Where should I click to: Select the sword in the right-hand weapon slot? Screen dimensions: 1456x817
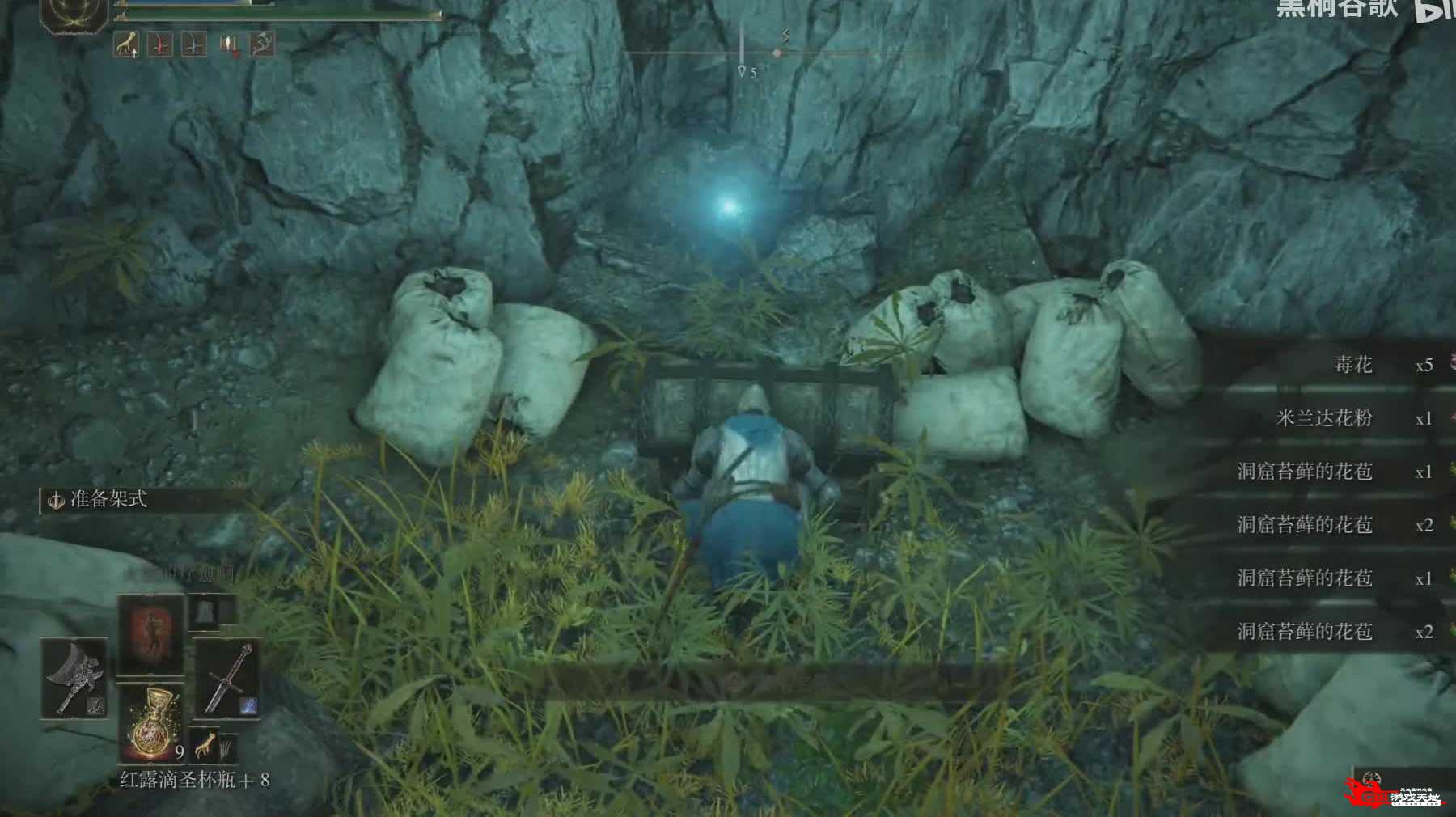(x=227, y=679)
